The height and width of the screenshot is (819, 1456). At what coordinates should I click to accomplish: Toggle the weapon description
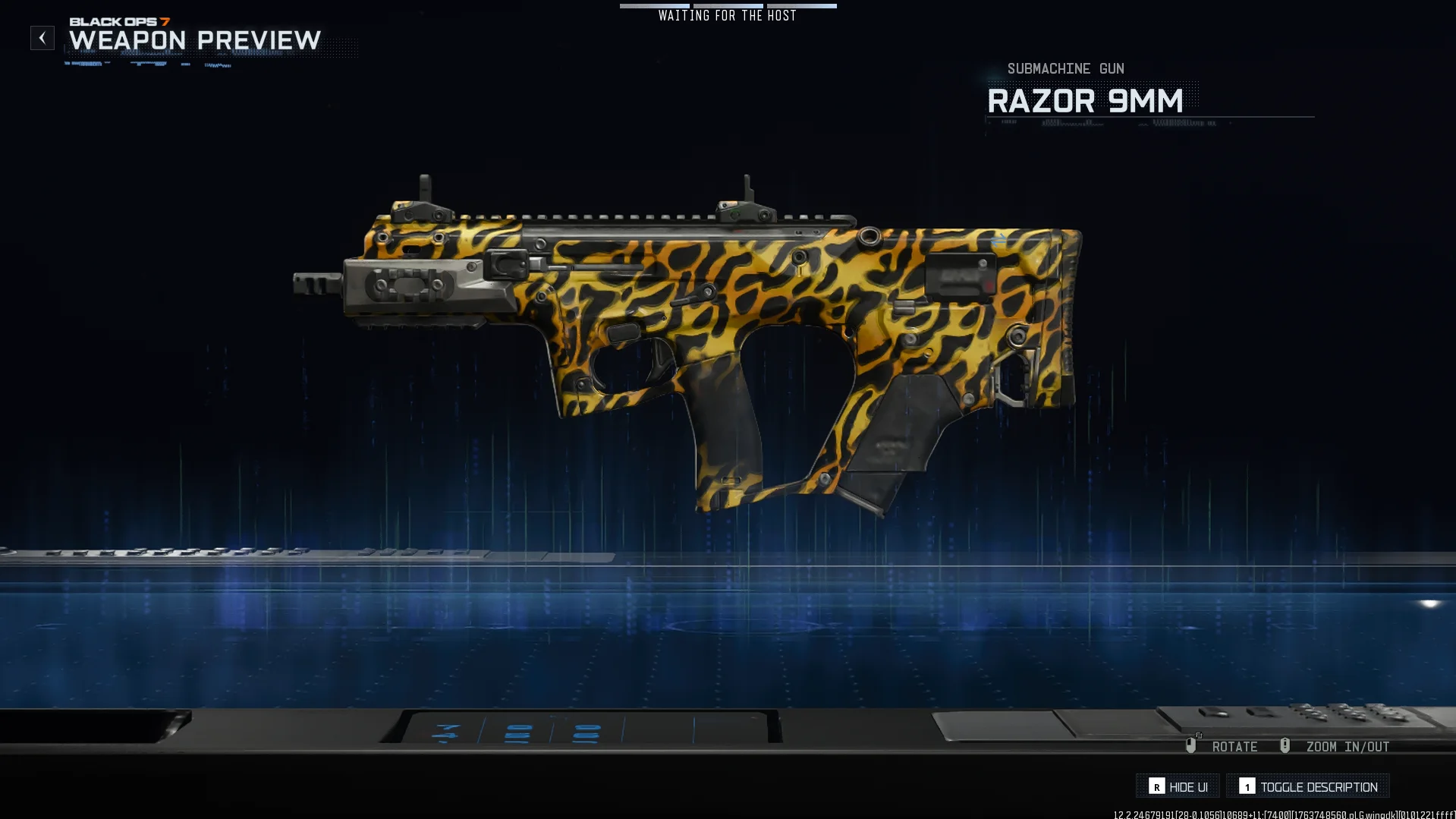coord(1308,786)
